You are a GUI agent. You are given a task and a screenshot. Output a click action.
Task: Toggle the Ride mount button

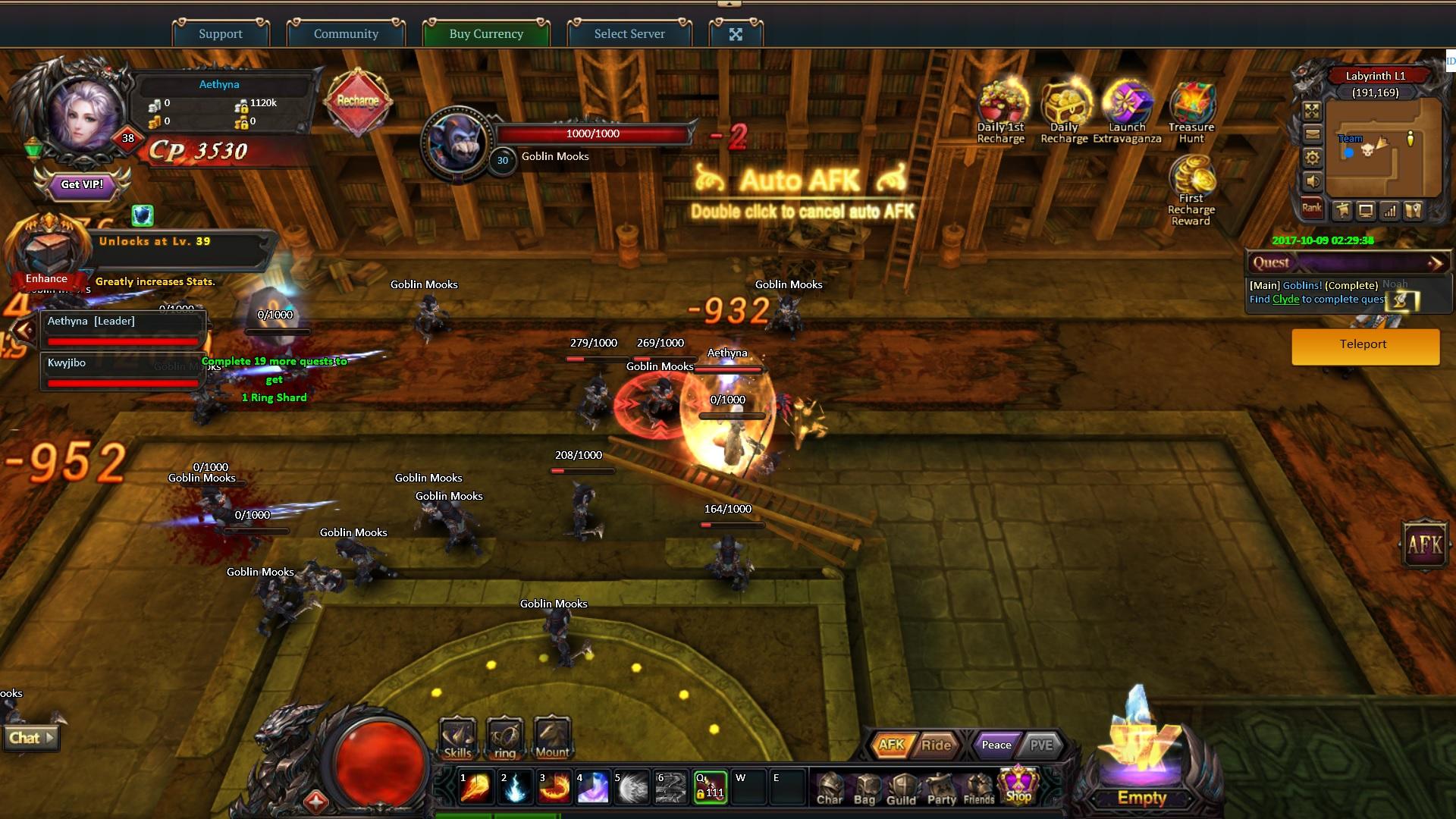[x=936, y=745]
